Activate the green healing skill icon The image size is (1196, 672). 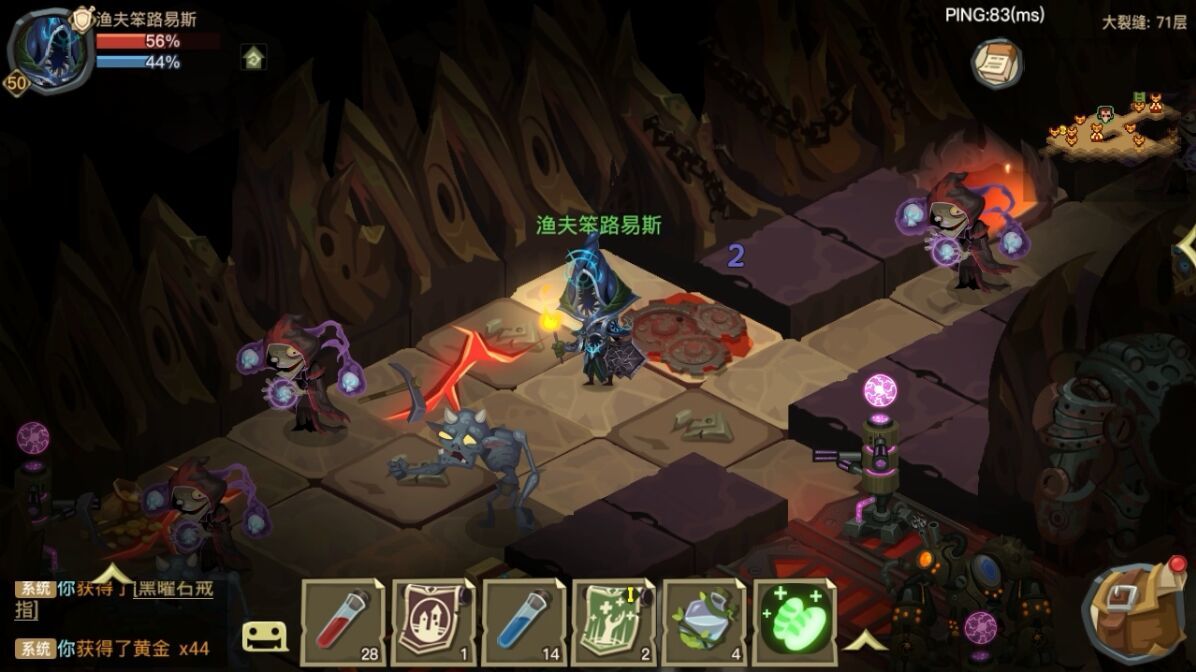[793, 621]
